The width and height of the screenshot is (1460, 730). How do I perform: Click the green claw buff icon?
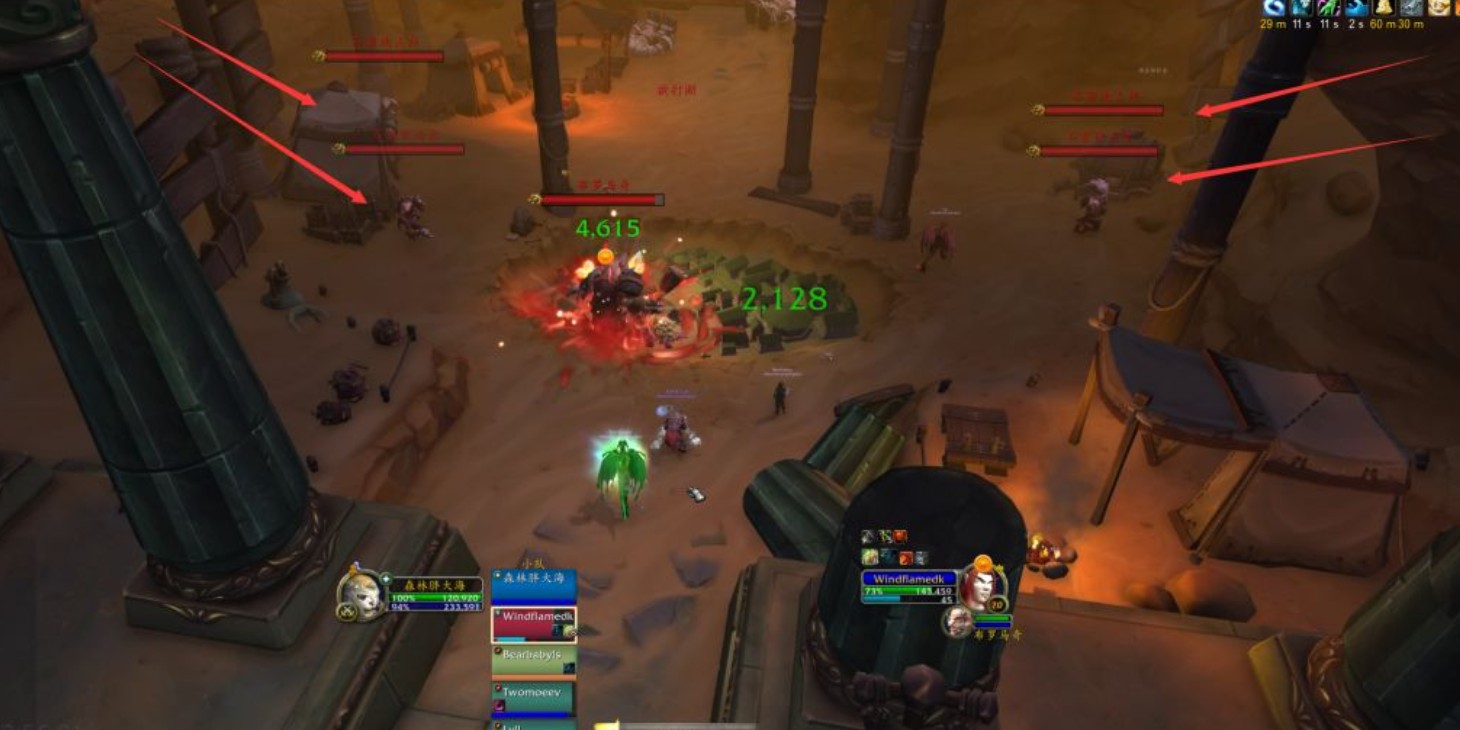click(x=1329, y=8)
